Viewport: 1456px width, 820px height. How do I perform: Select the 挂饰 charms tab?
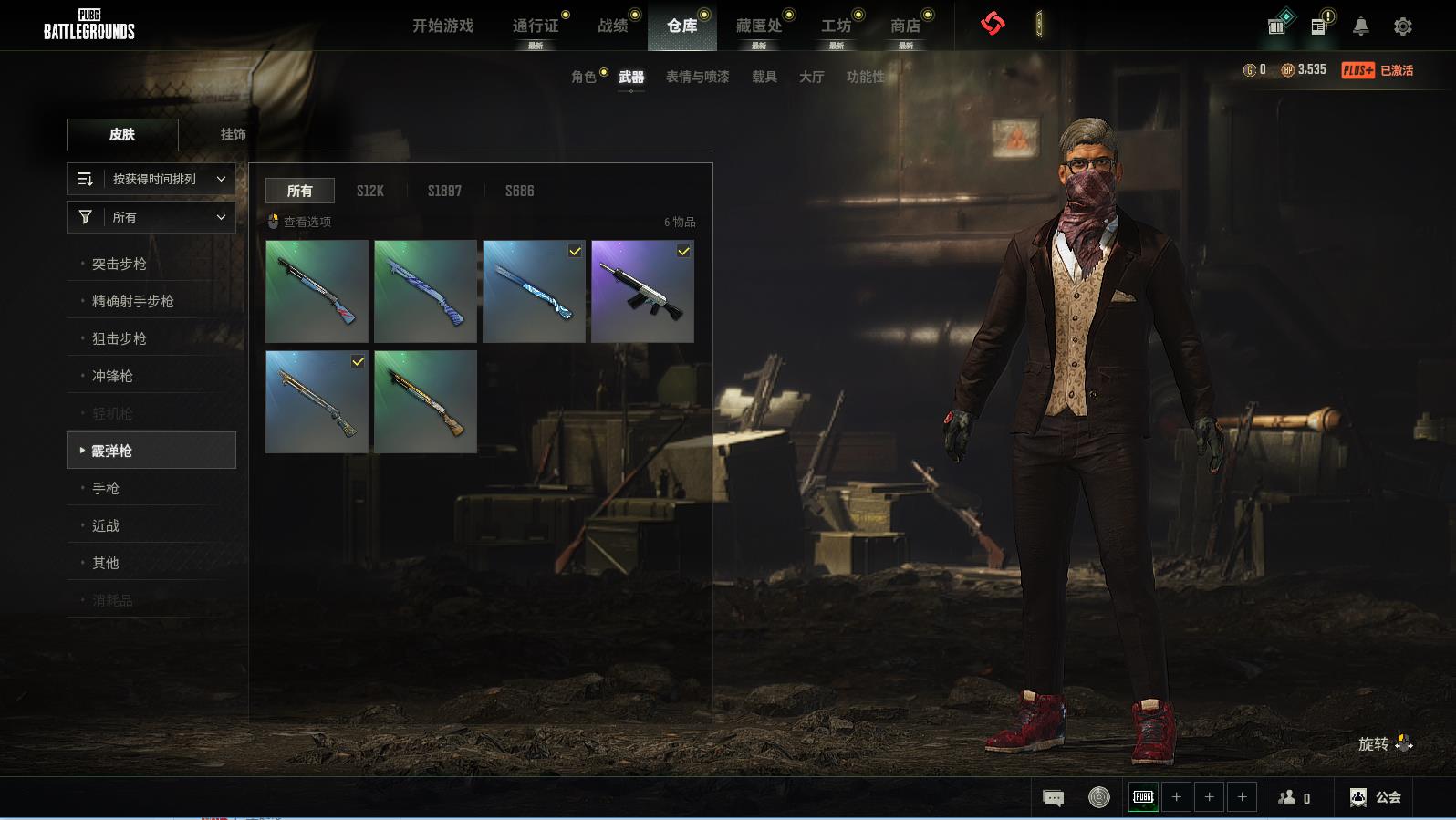(x=233, y=134)
